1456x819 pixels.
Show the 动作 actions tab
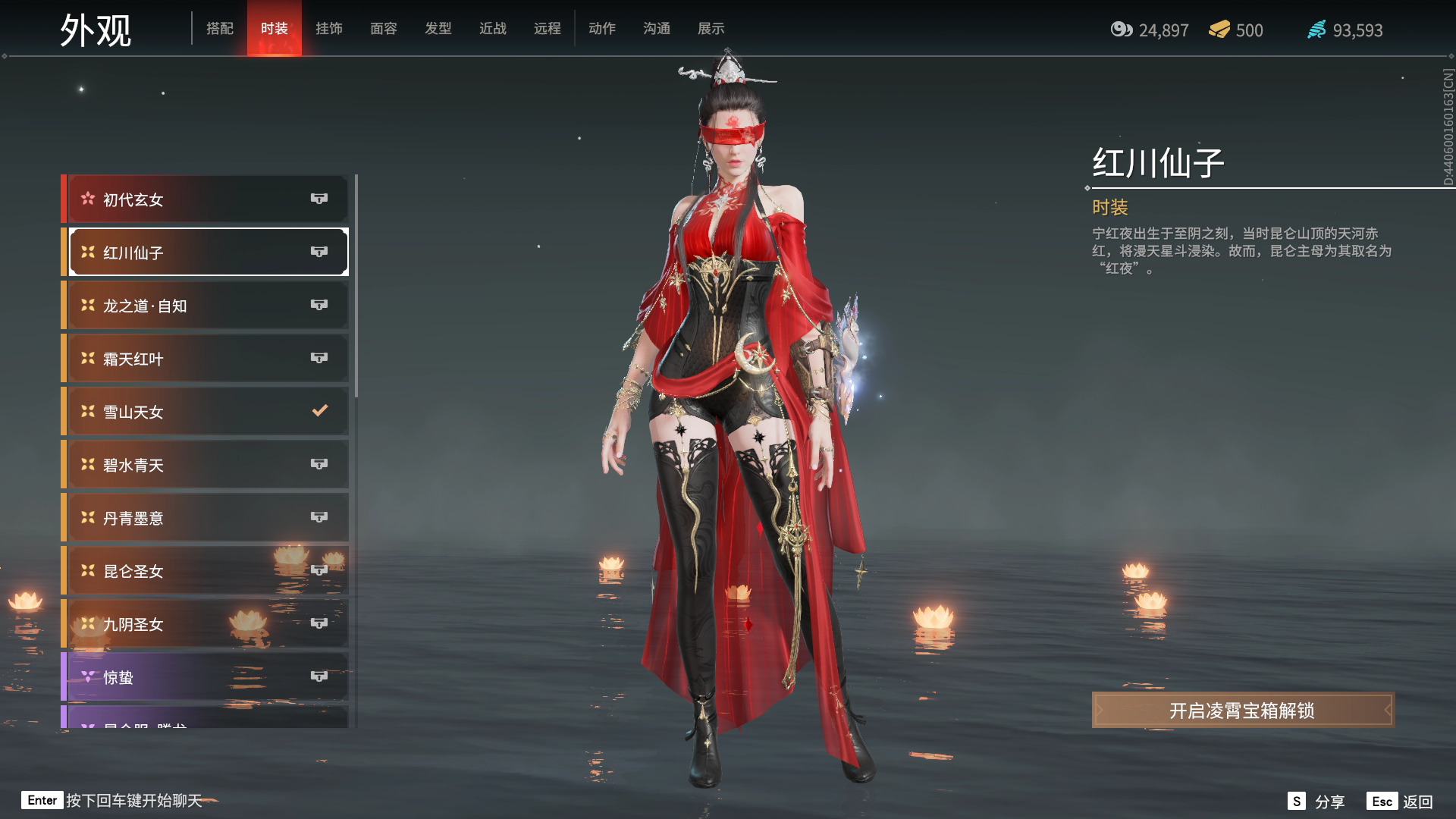(x=602, y=29)
